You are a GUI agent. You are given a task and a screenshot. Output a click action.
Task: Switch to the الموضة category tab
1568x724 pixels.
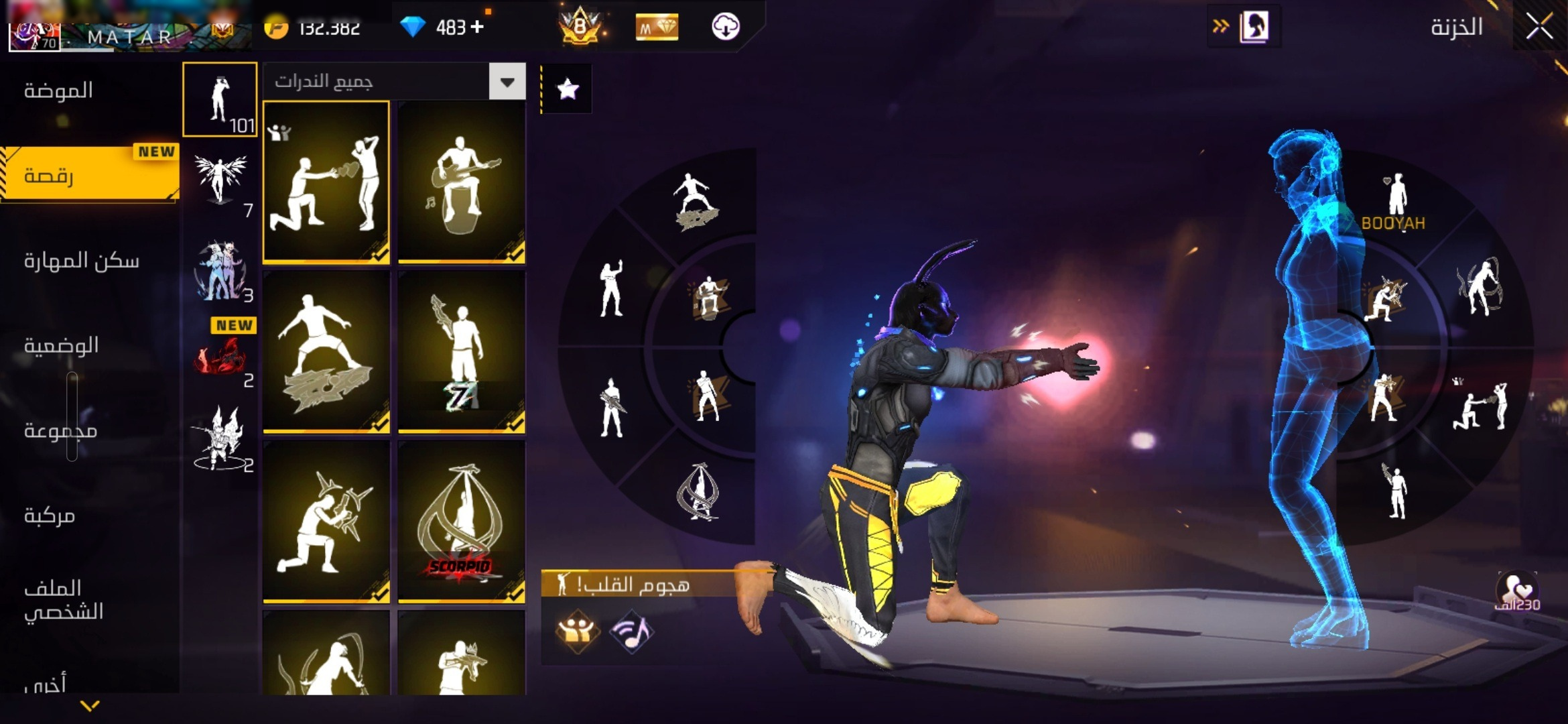point(59,90)
